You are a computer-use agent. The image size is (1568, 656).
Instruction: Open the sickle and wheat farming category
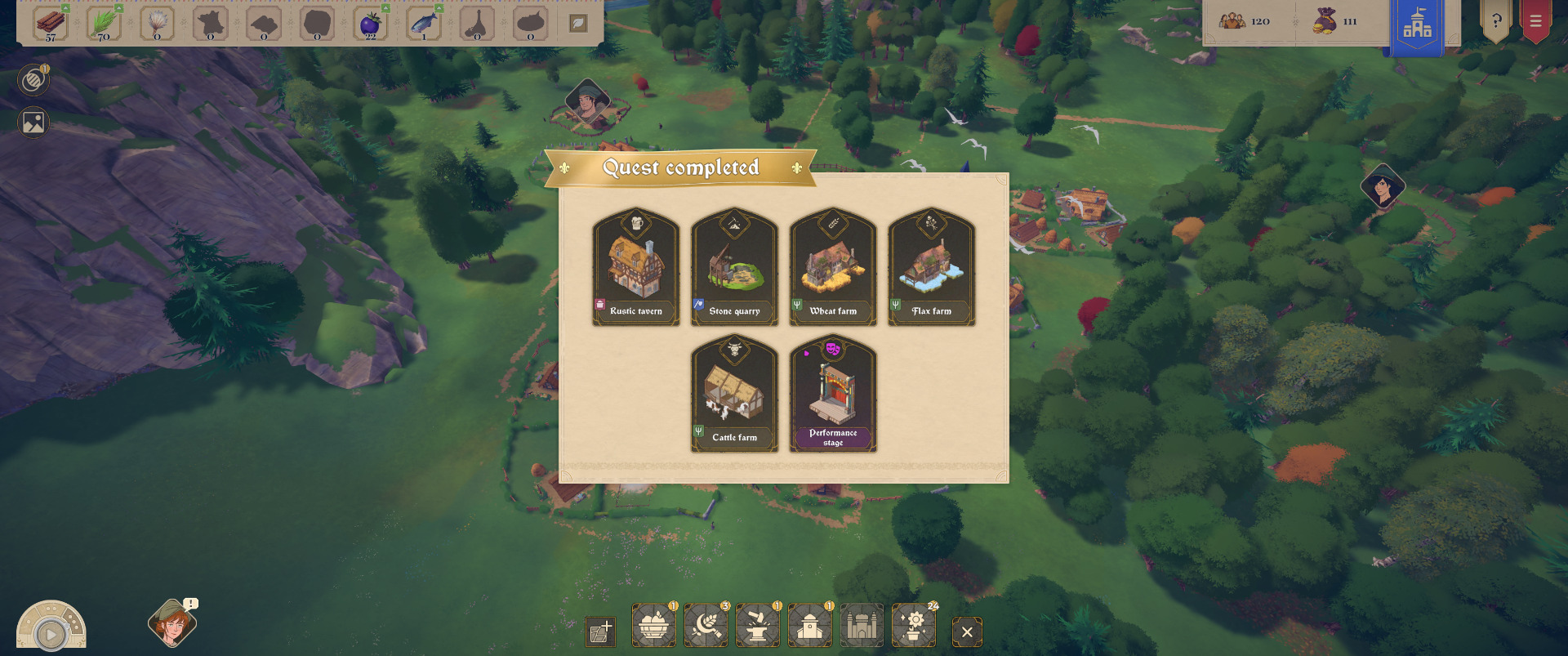706,627
